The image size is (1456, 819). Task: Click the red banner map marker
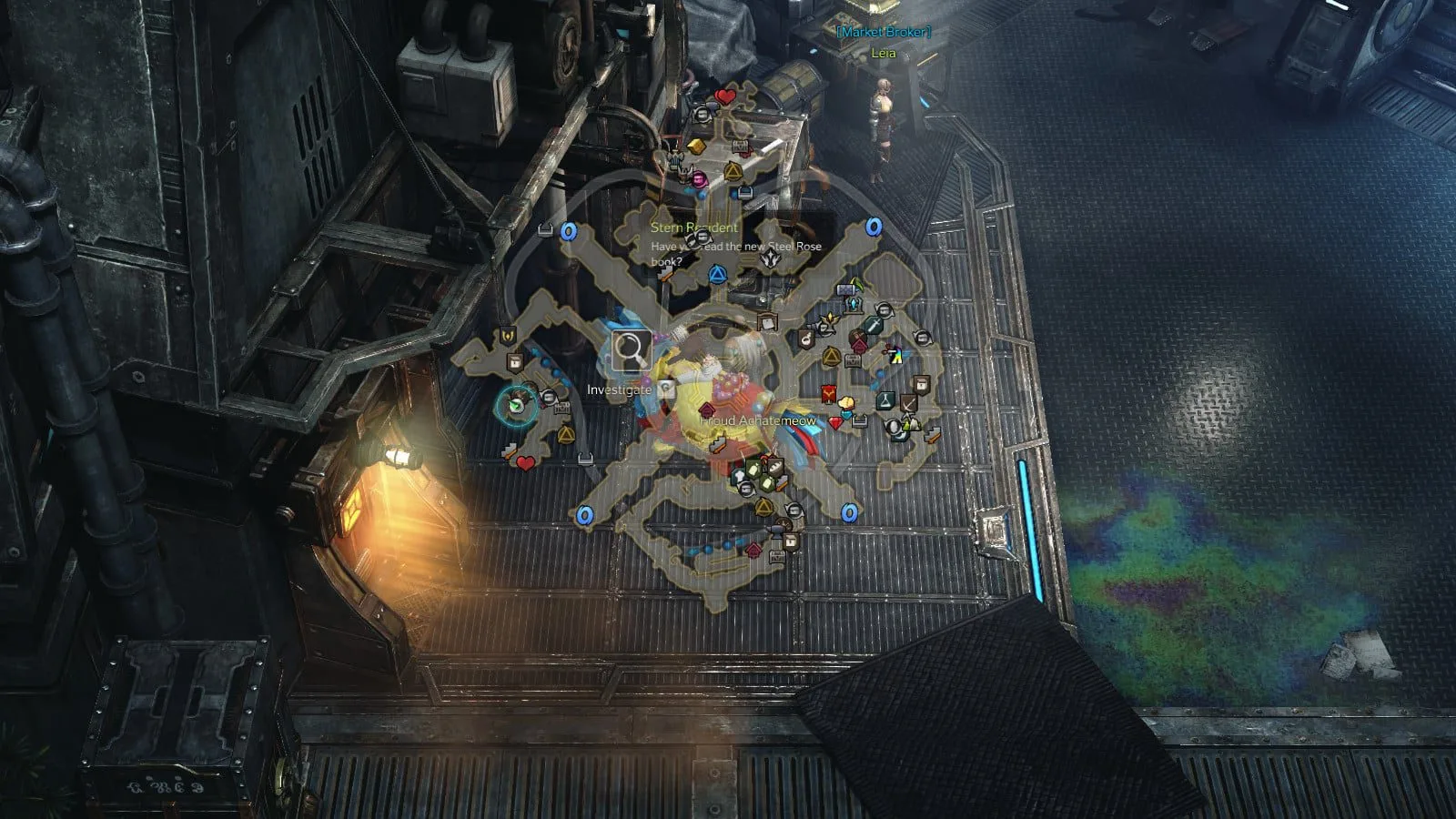pyautogui.click(x=829, y=394)
